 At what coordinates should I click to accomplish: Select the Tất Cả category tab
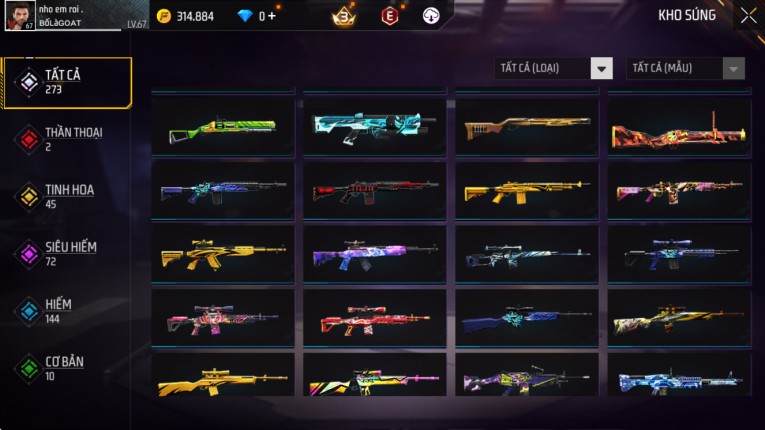[x=68, y=82]
